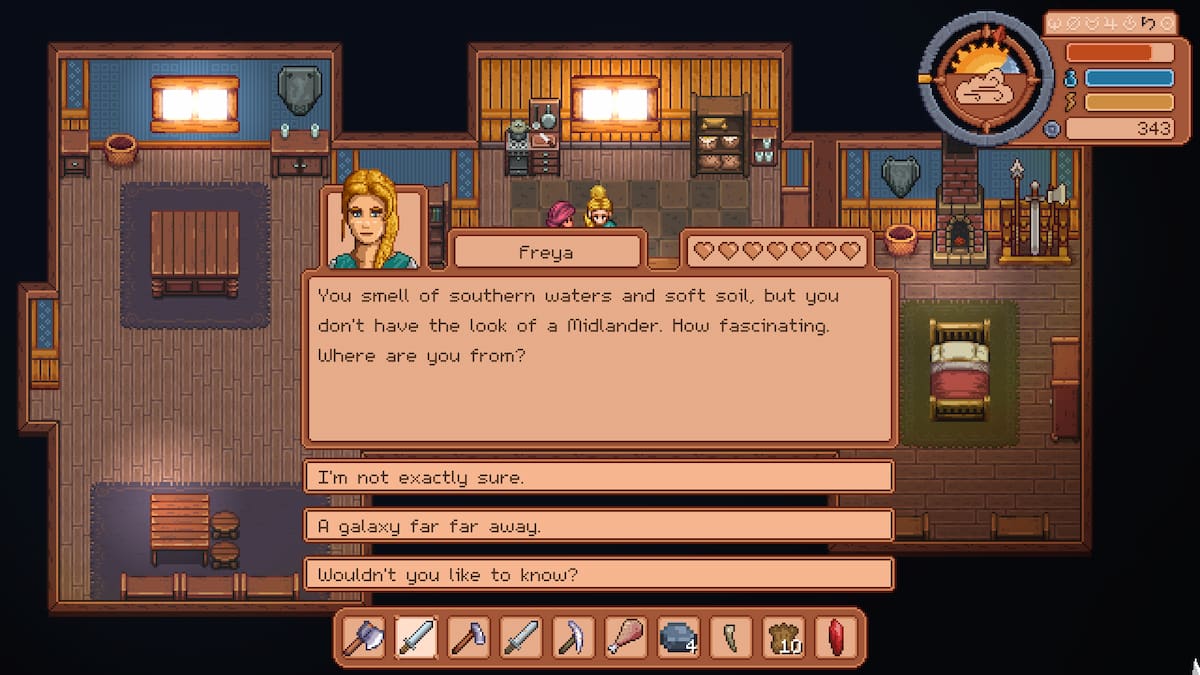Equip the pickaxe from the hotbar

pyautogui.click(x=573, y=637)
